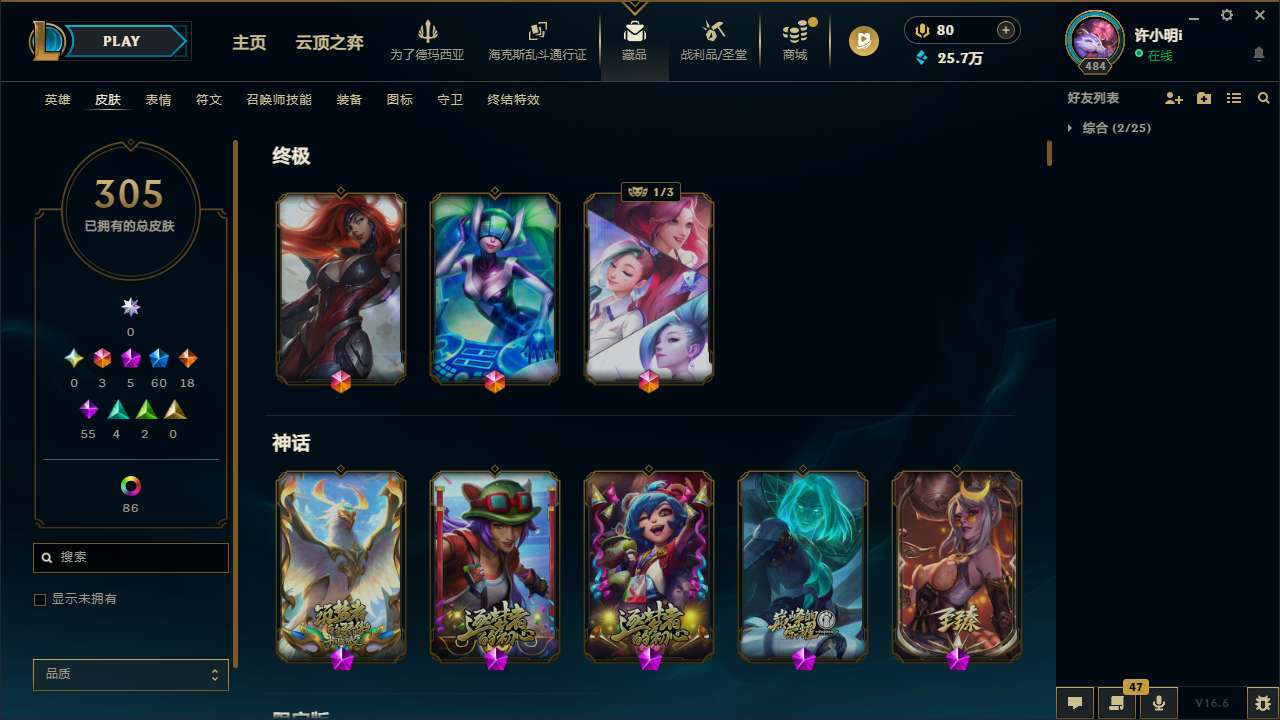Open the chat bubble icon showing 47 notifications
This screenshot has height=720, width=1280.
pos(1117,702)
